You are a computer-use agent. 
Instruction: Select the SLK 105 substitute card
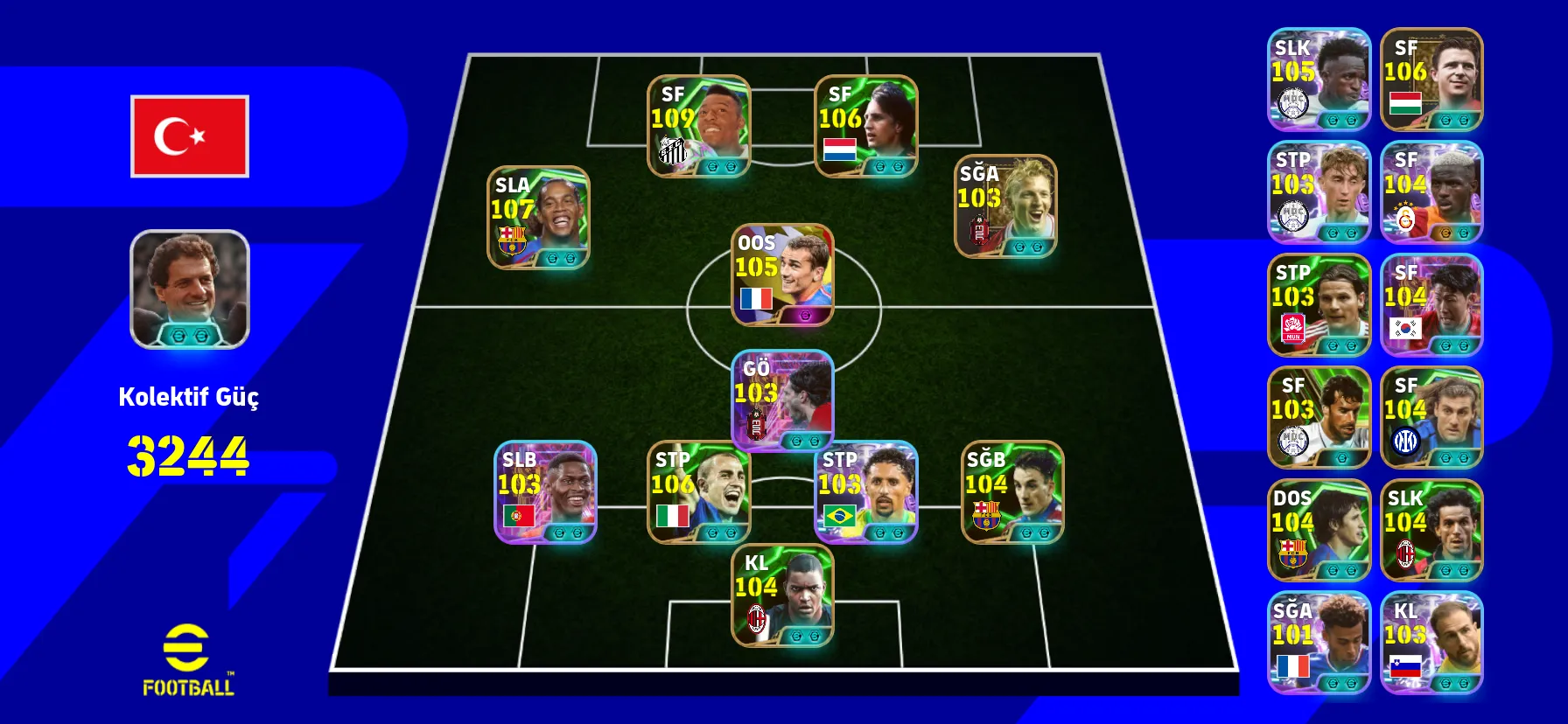tap(1319, 80)
